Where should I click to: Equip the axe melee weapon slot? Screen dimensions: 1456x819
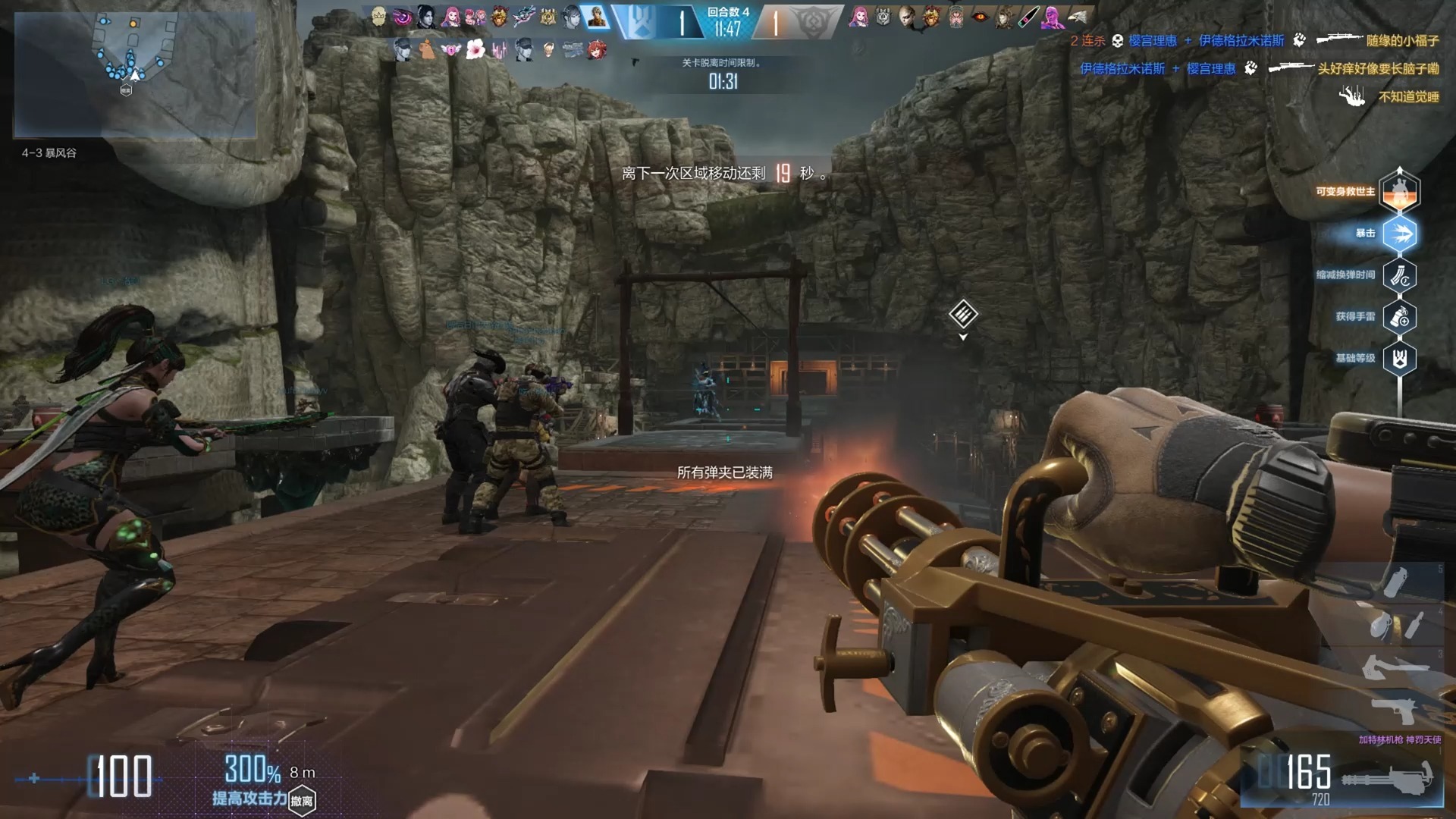1394,667
